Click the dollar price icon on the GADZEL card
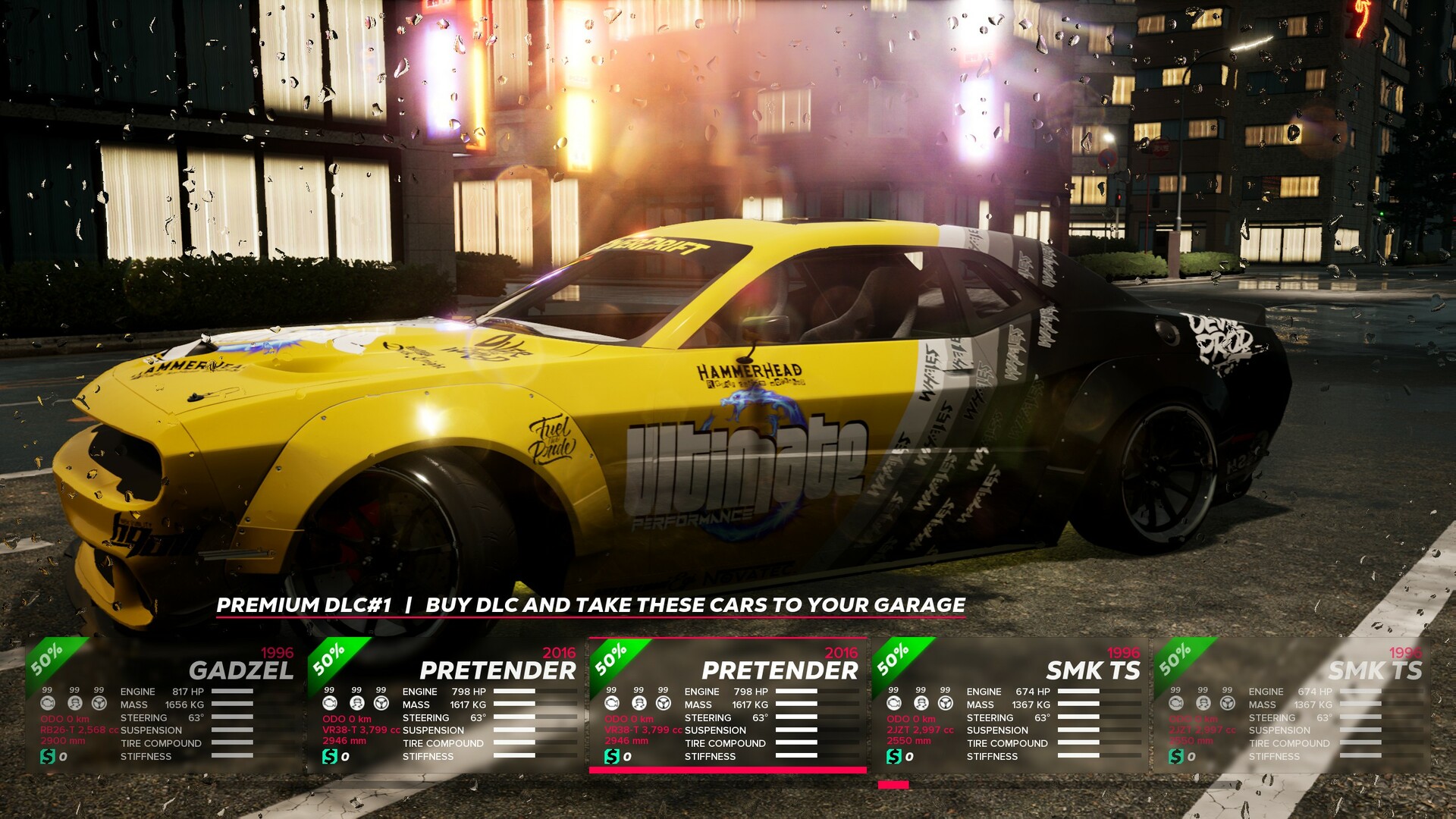The image size is (1456, 819). 48,755
